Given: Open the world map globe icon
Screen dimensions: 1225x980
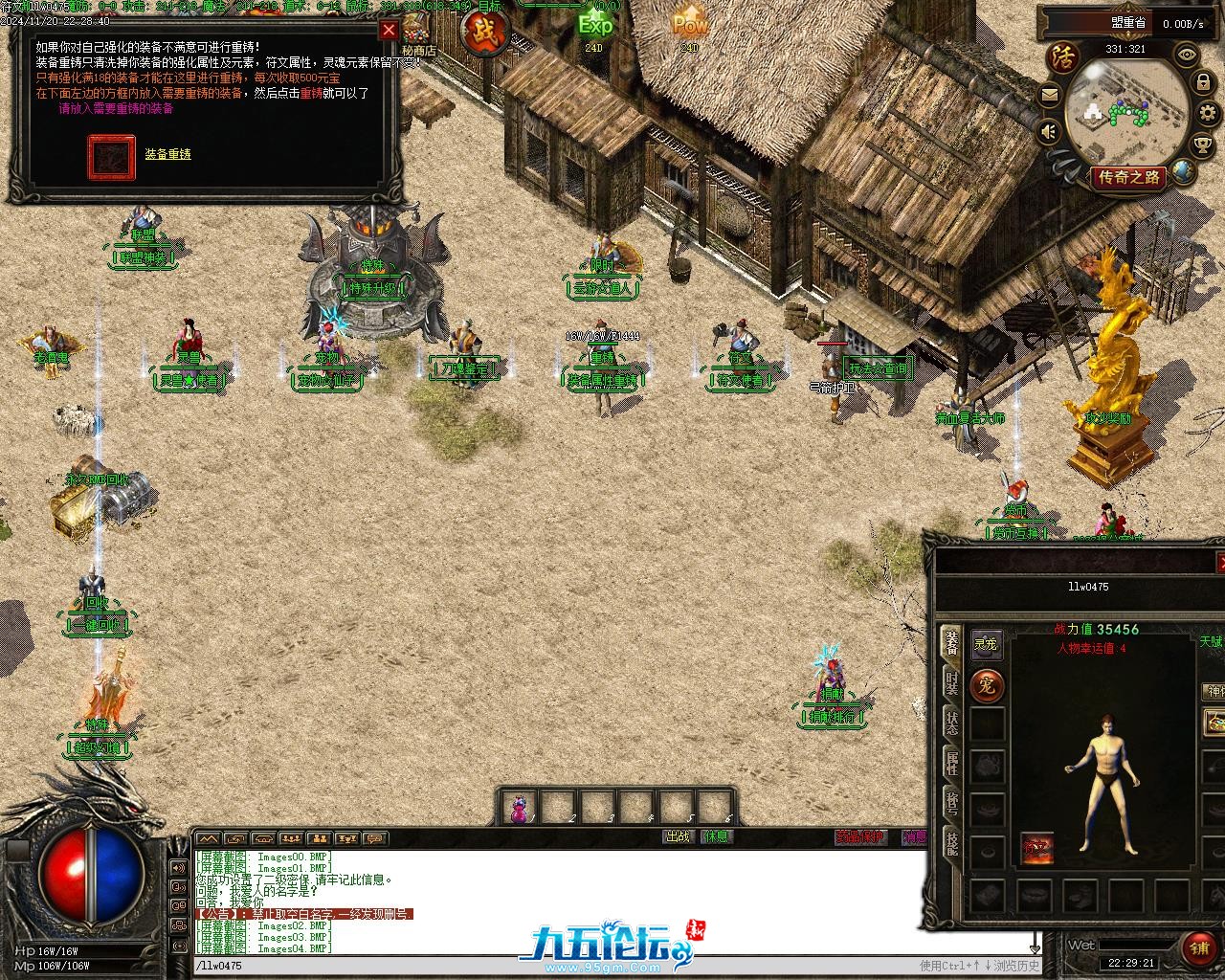Looking at the screenshot, I should point(1185,172).
